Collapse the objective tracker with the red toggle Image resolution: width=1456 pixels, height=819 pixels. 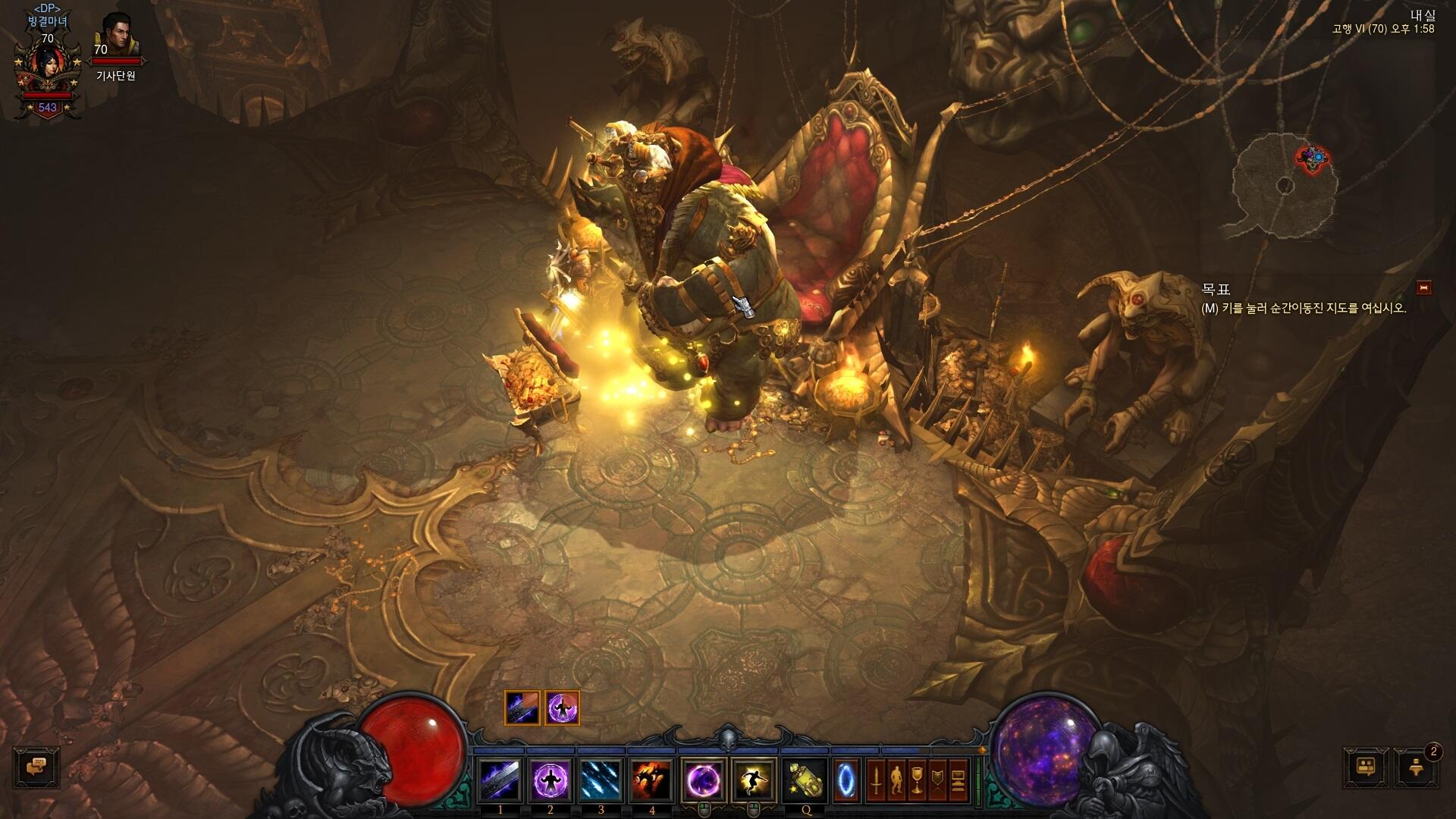[x=1424, y=287]
